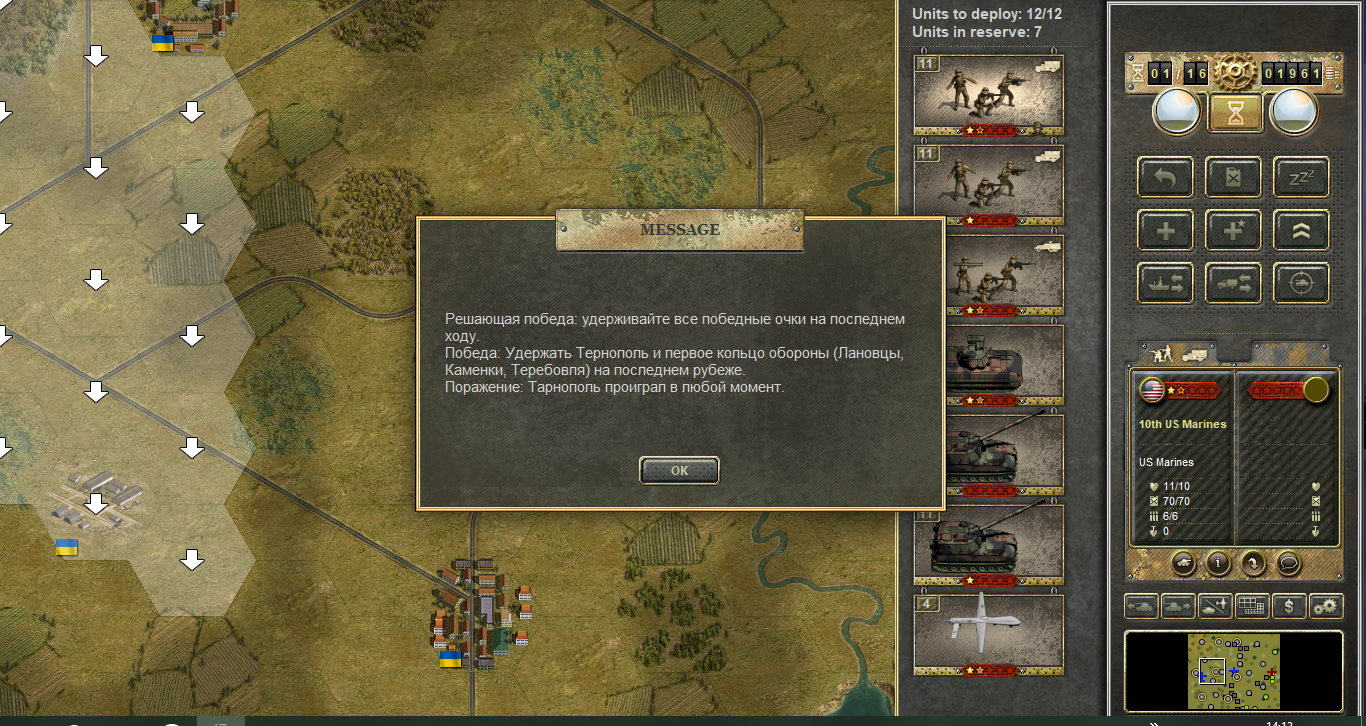Click the speech bubble button

coord(1289,563)
